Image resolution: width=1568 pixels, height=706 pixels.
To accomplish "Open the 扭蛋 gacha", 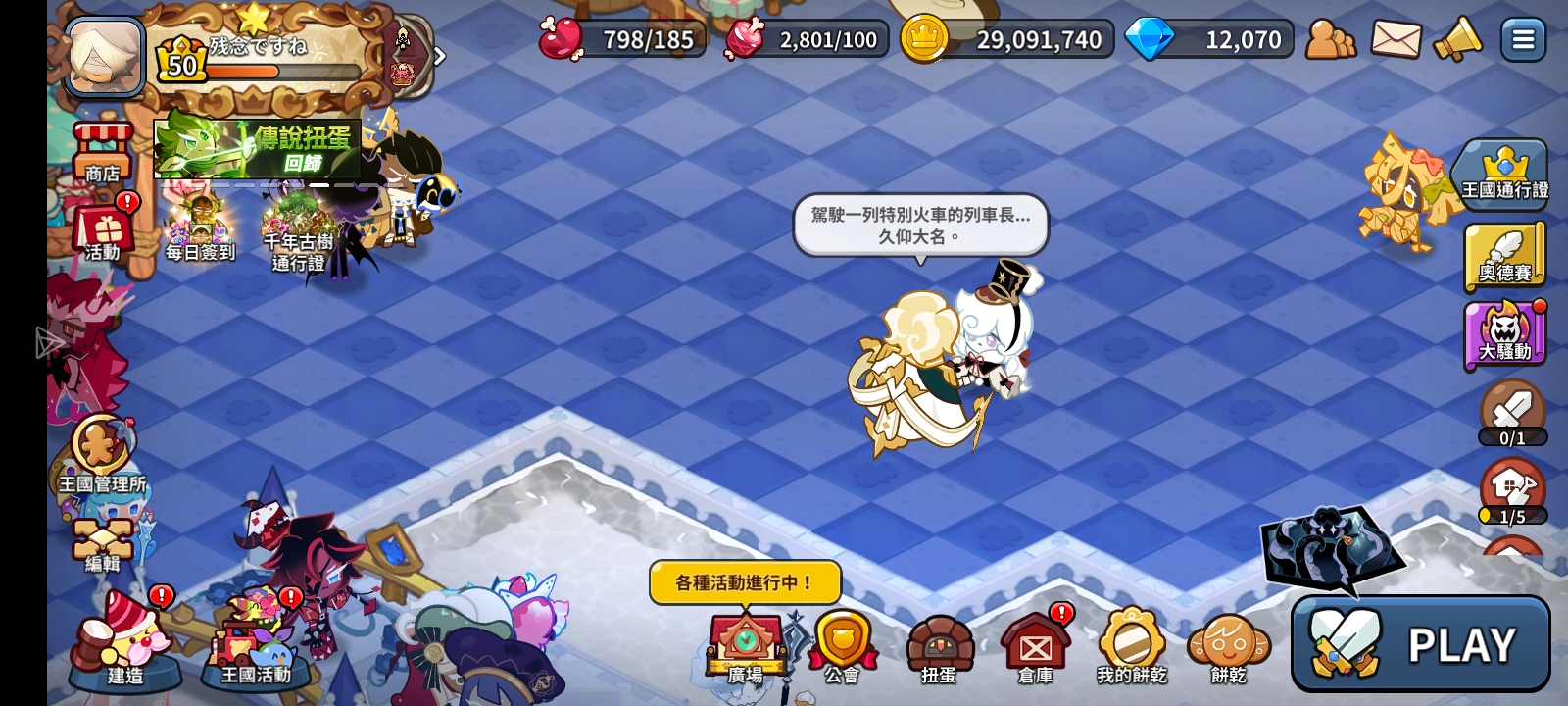I will point(939,642).
